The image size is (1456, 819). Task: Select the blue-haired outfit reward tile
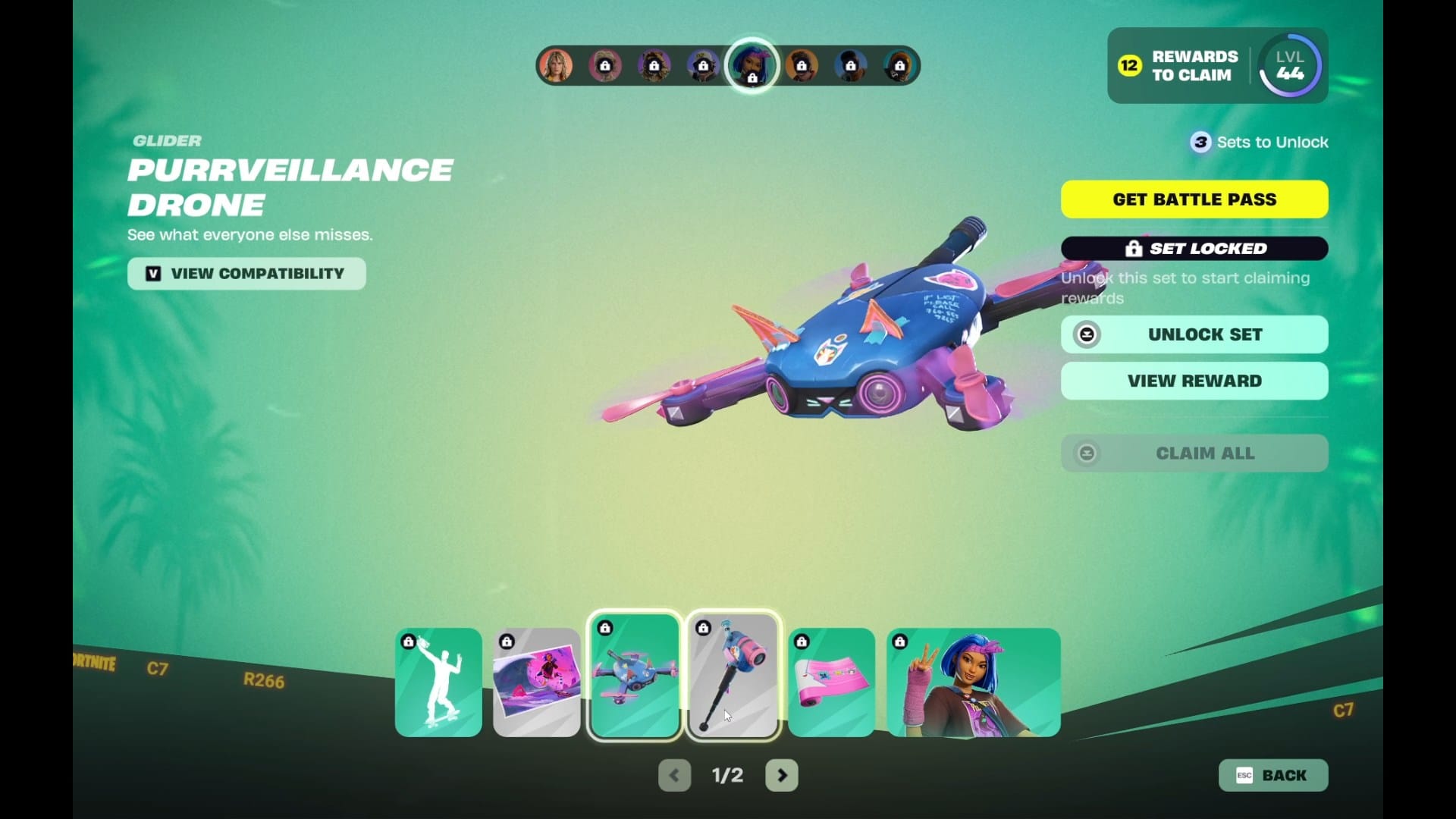coord(974,682)
